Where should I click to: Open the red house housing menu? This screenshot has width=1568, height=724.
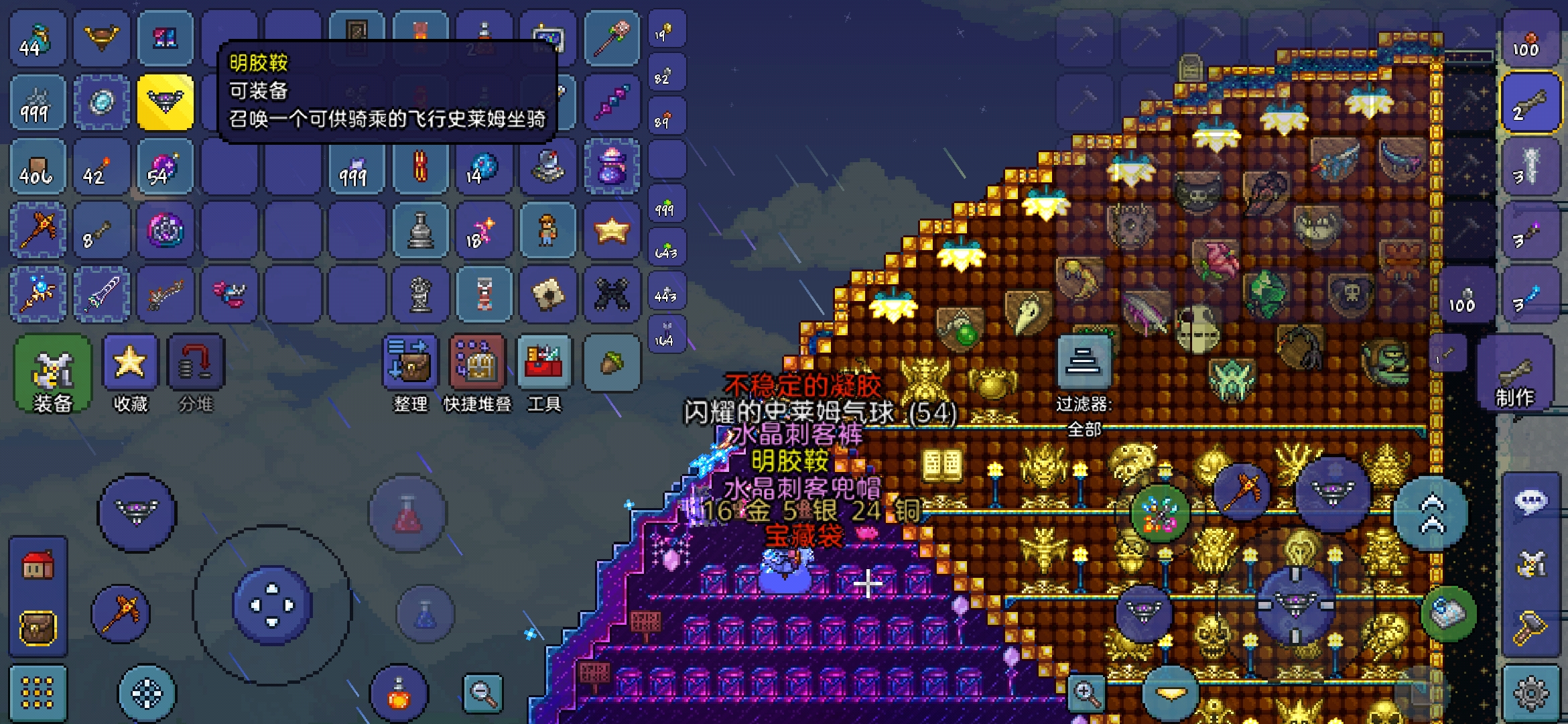point(38,565)
